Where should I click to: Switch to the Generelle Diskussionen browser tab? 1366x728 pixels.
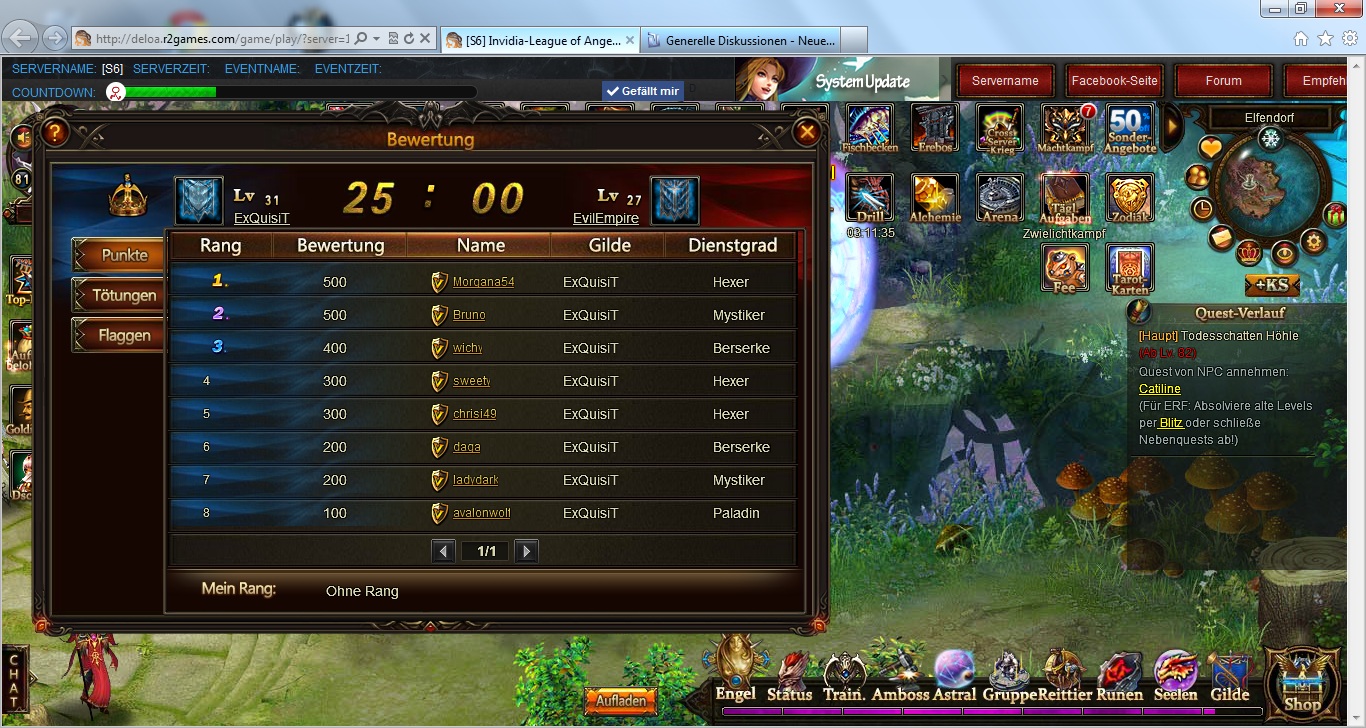[x=740, y=40]
